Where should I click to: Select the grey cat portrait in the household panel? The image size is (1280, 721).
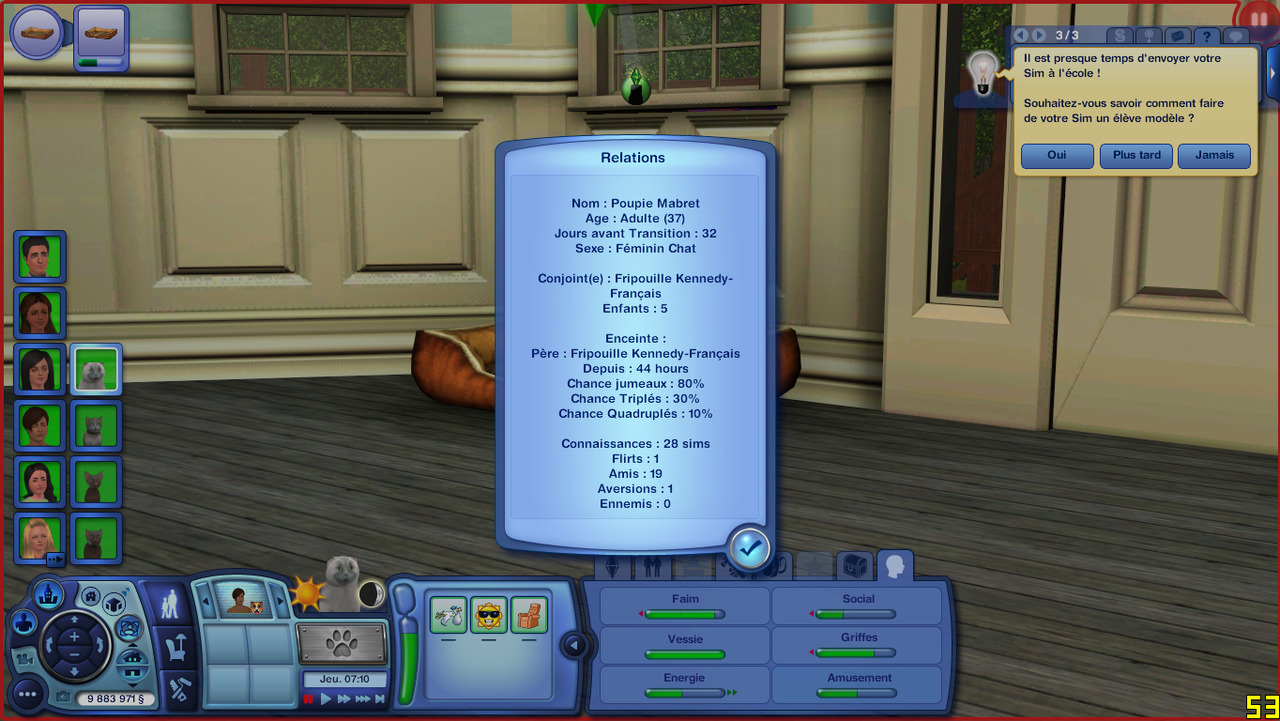point(97,370)
